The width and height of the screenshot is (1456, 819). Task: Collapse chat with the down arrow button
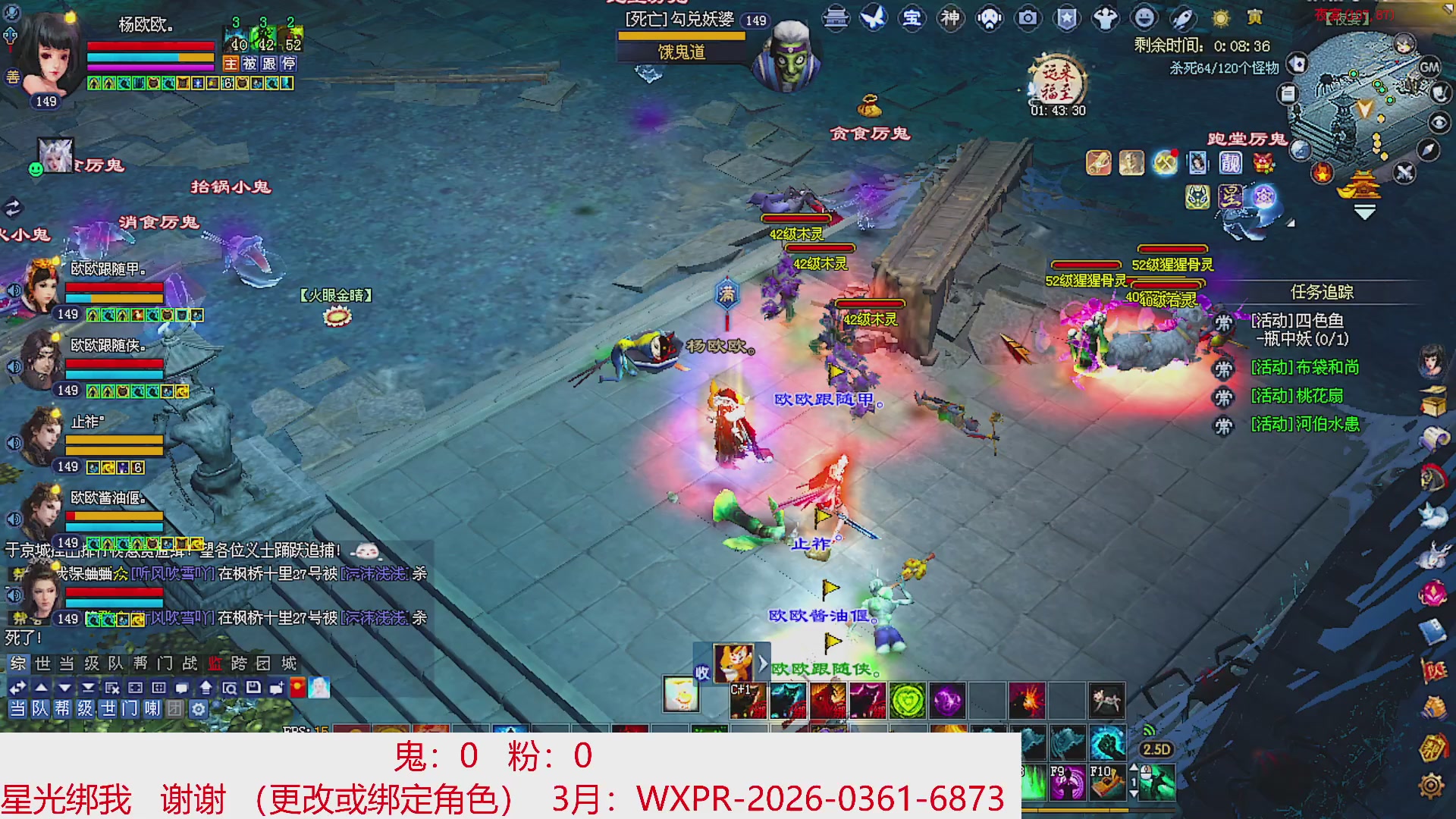pos(64,688)
